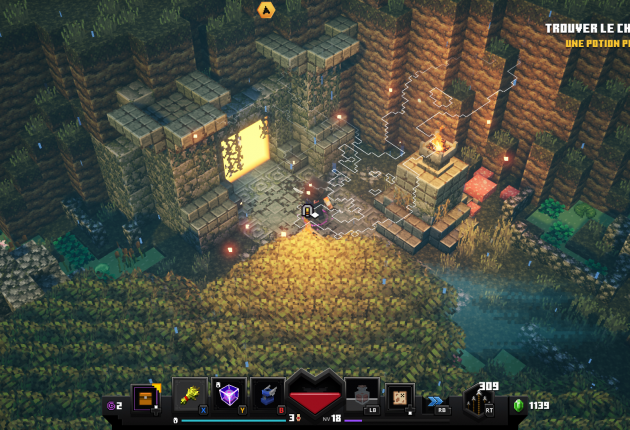This screenshot has width=630, height=430.
Task: Click the red heart health icon
Action: pyautogui.click(x=314, y=394)
